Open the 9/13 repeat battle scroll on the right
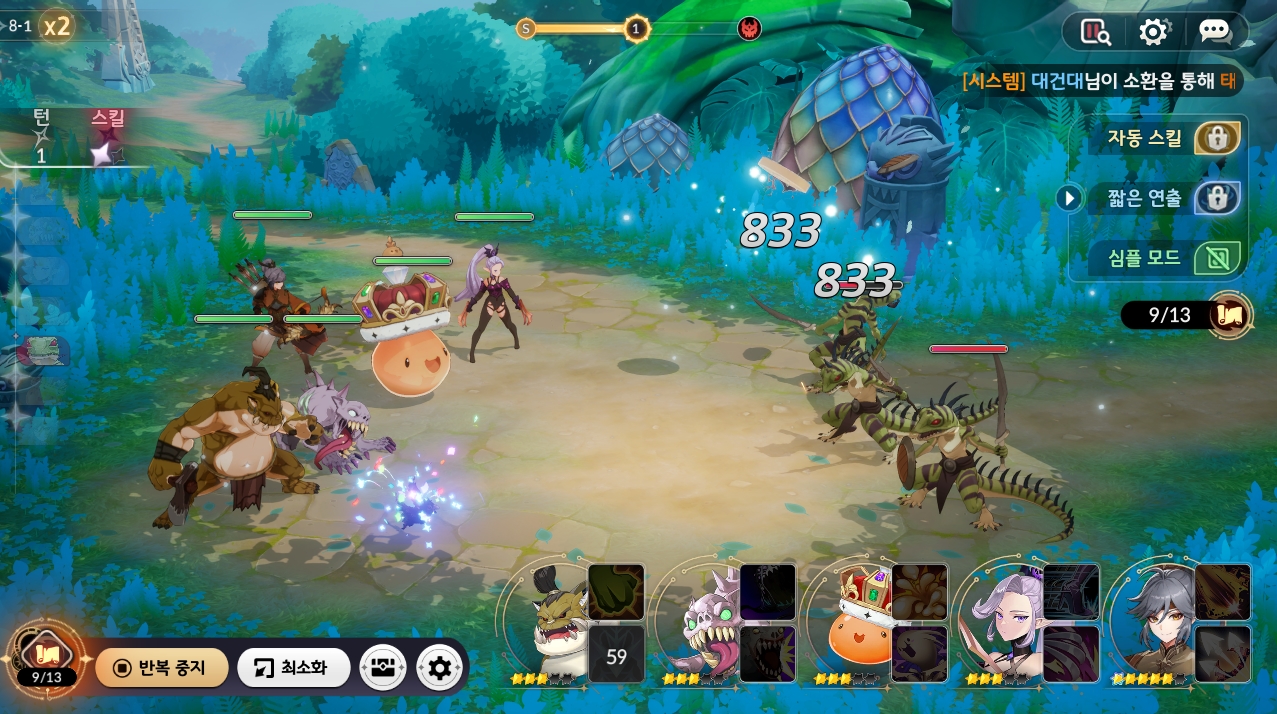 [x=1229, y=316]
